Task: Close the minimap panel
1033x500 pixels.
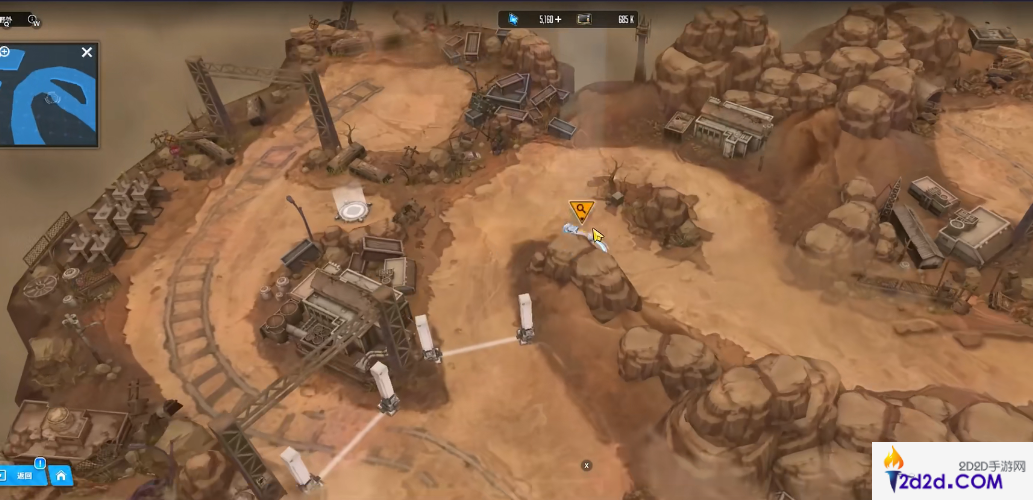Action: [x=87, y=52]
